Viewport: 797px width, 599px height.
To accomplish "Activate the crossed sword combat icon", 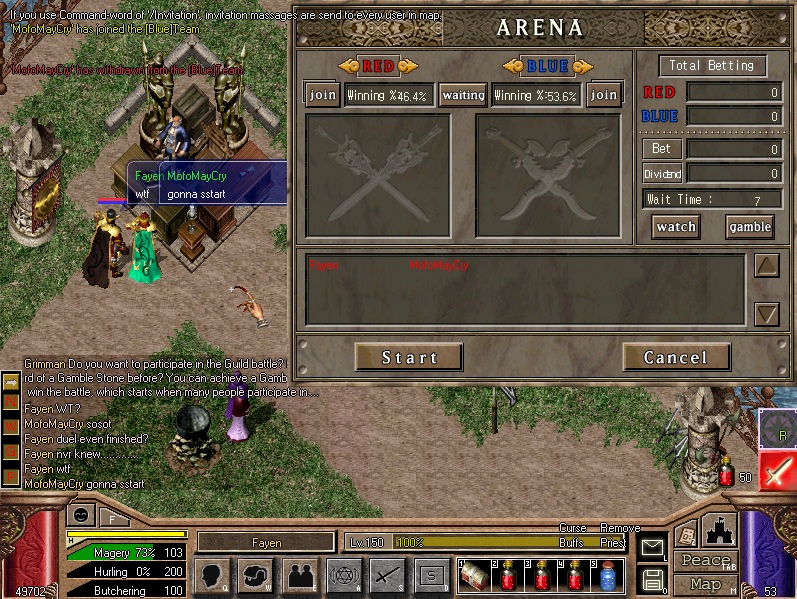I will click(x=387, y=575).
